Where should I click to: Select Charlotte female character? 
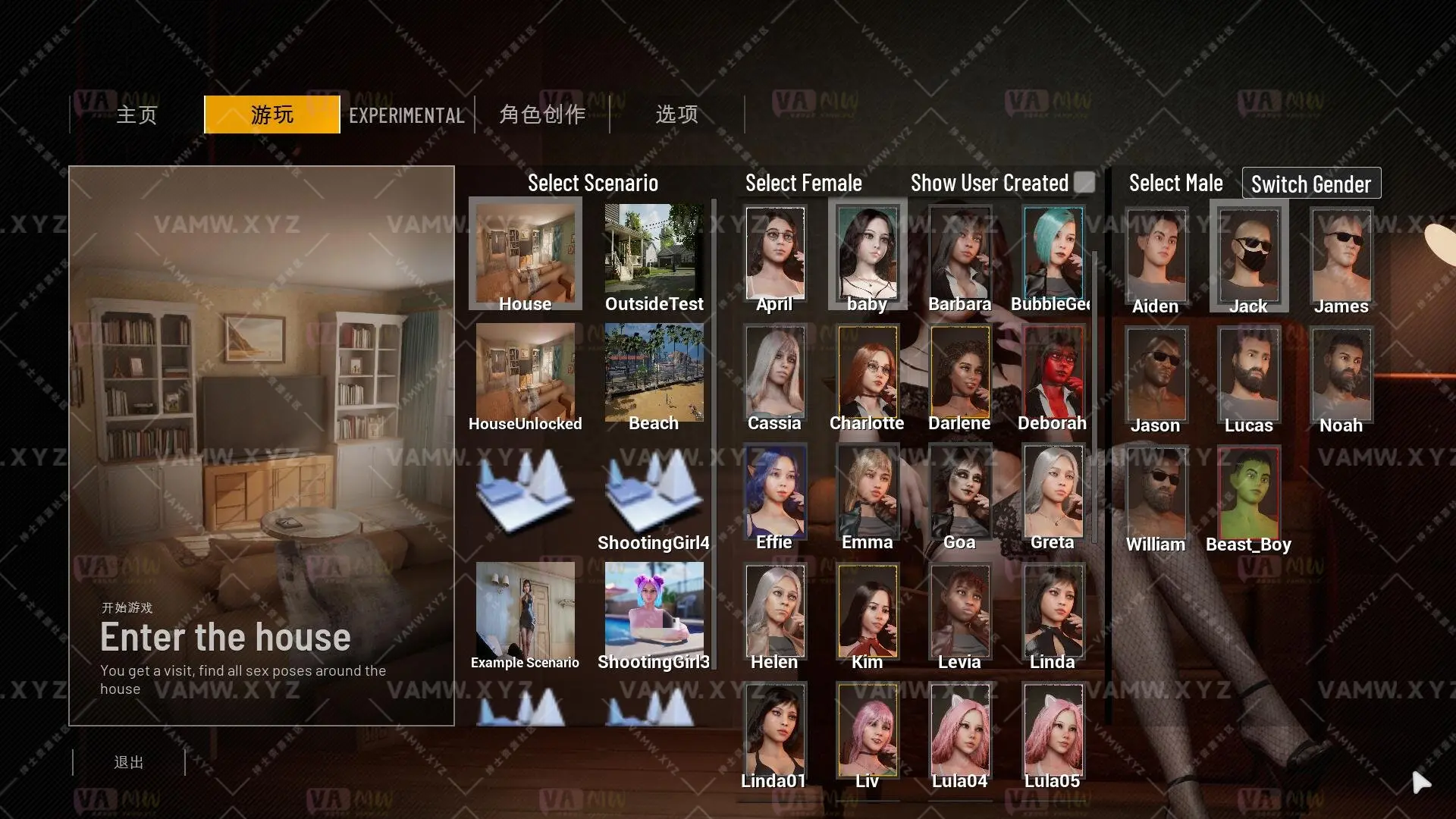(x=867, y=373)
